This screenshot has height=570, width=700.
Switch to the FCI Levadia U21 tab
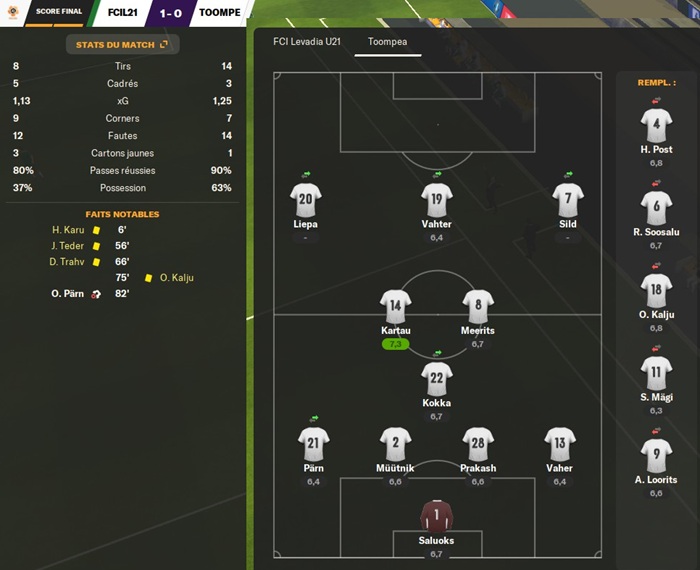click(299, 43)
